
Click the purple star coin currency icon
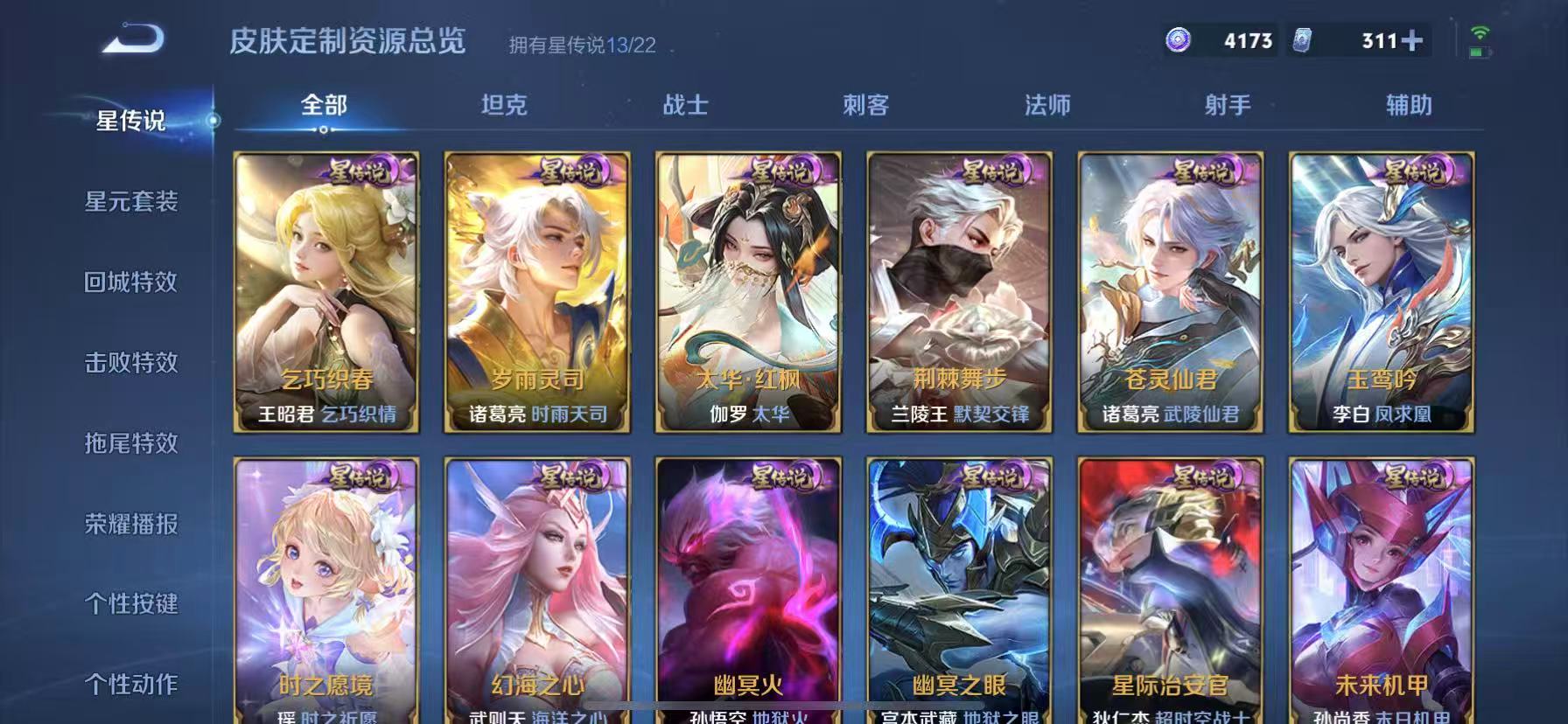click(x=1177, y=40)
